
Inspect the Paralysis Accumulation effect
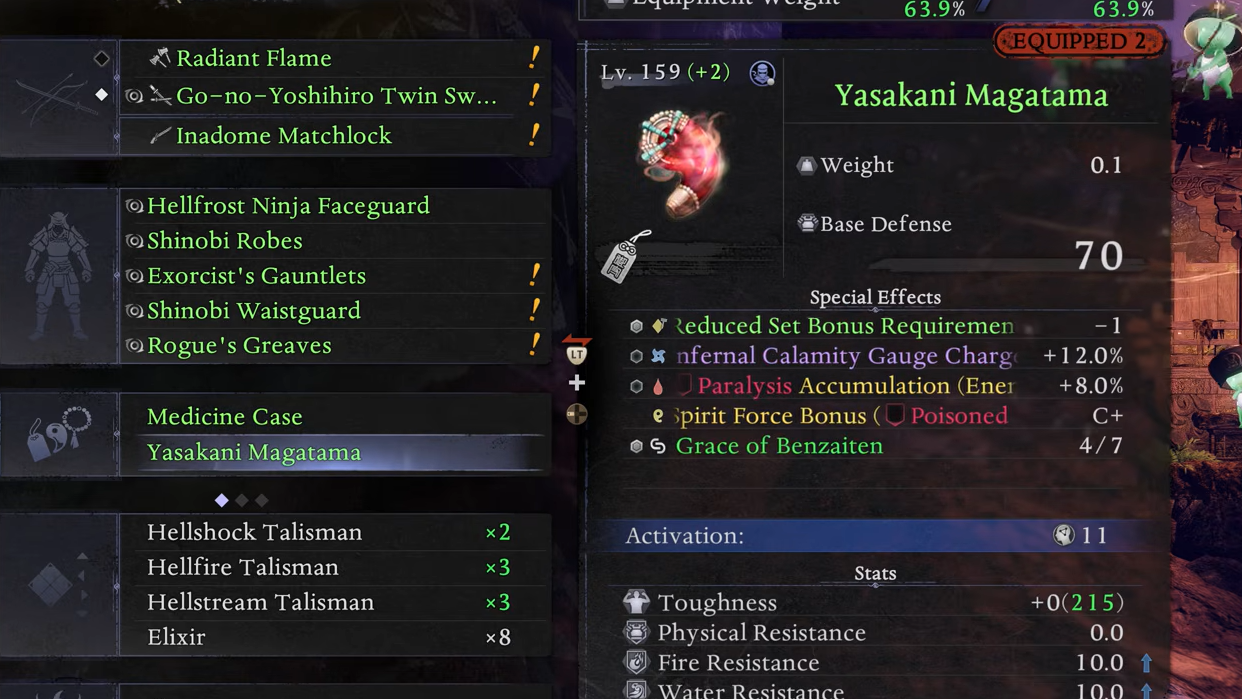[x=854, y=386]
